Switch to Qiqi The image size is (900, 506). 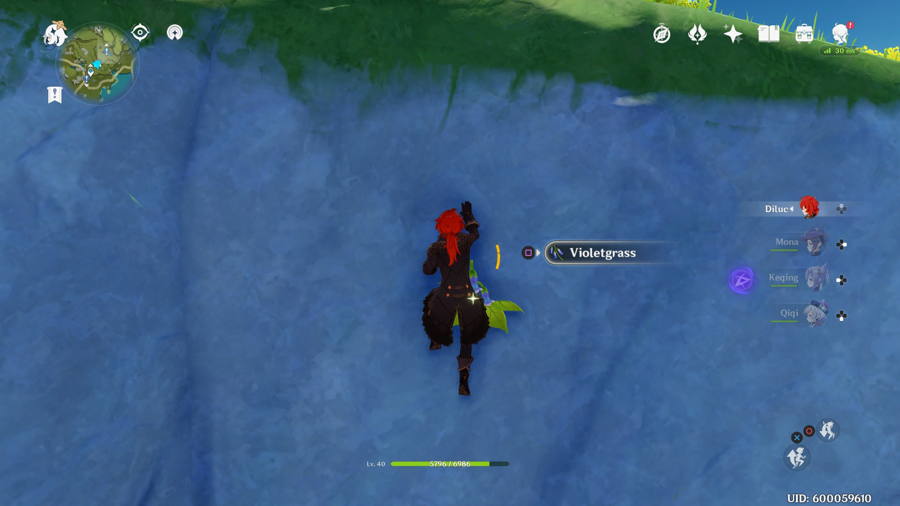pyautogui.click(x=815, y=313)
